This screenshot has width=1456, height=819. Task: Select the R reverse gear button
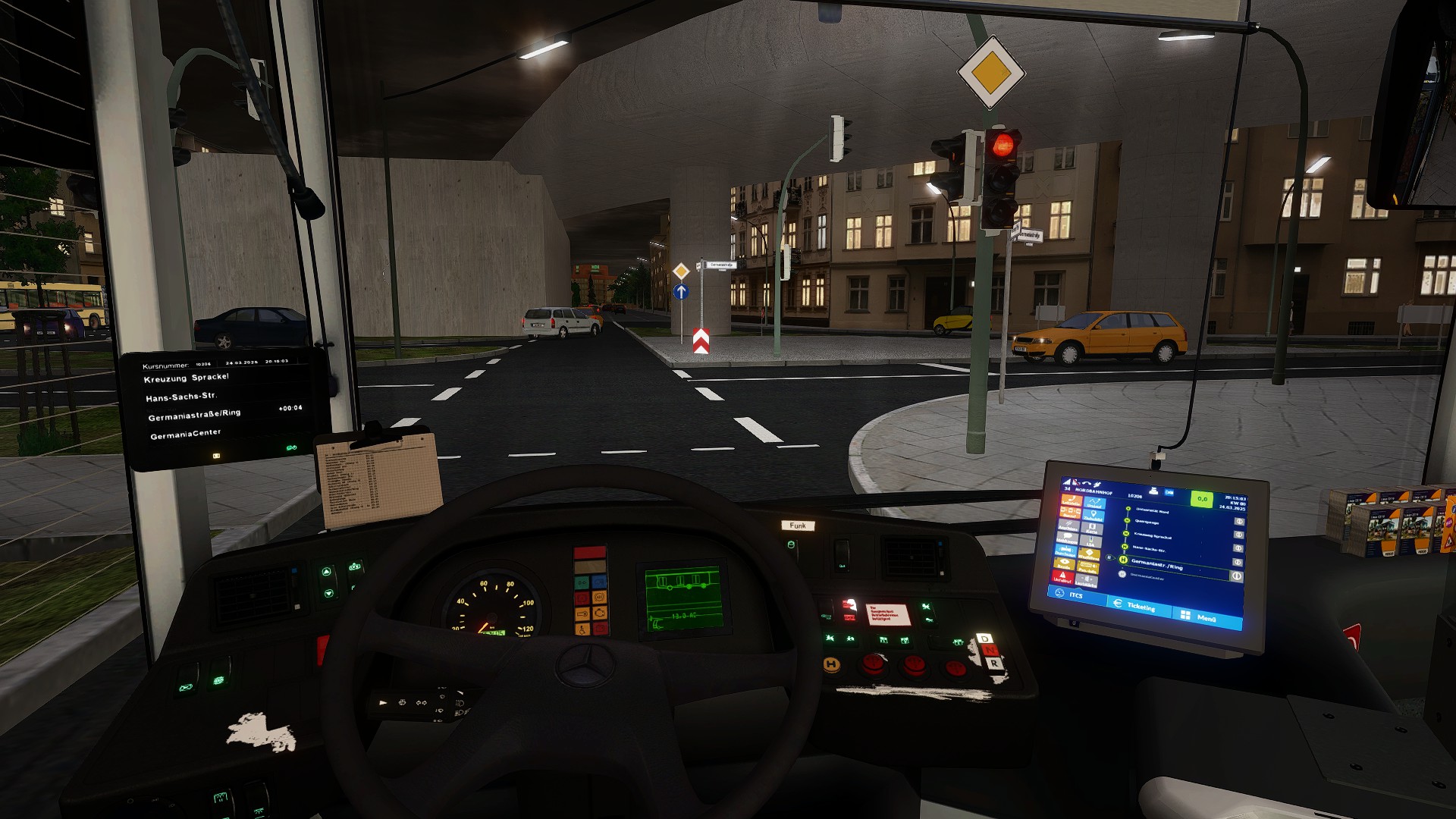(993, 664)
